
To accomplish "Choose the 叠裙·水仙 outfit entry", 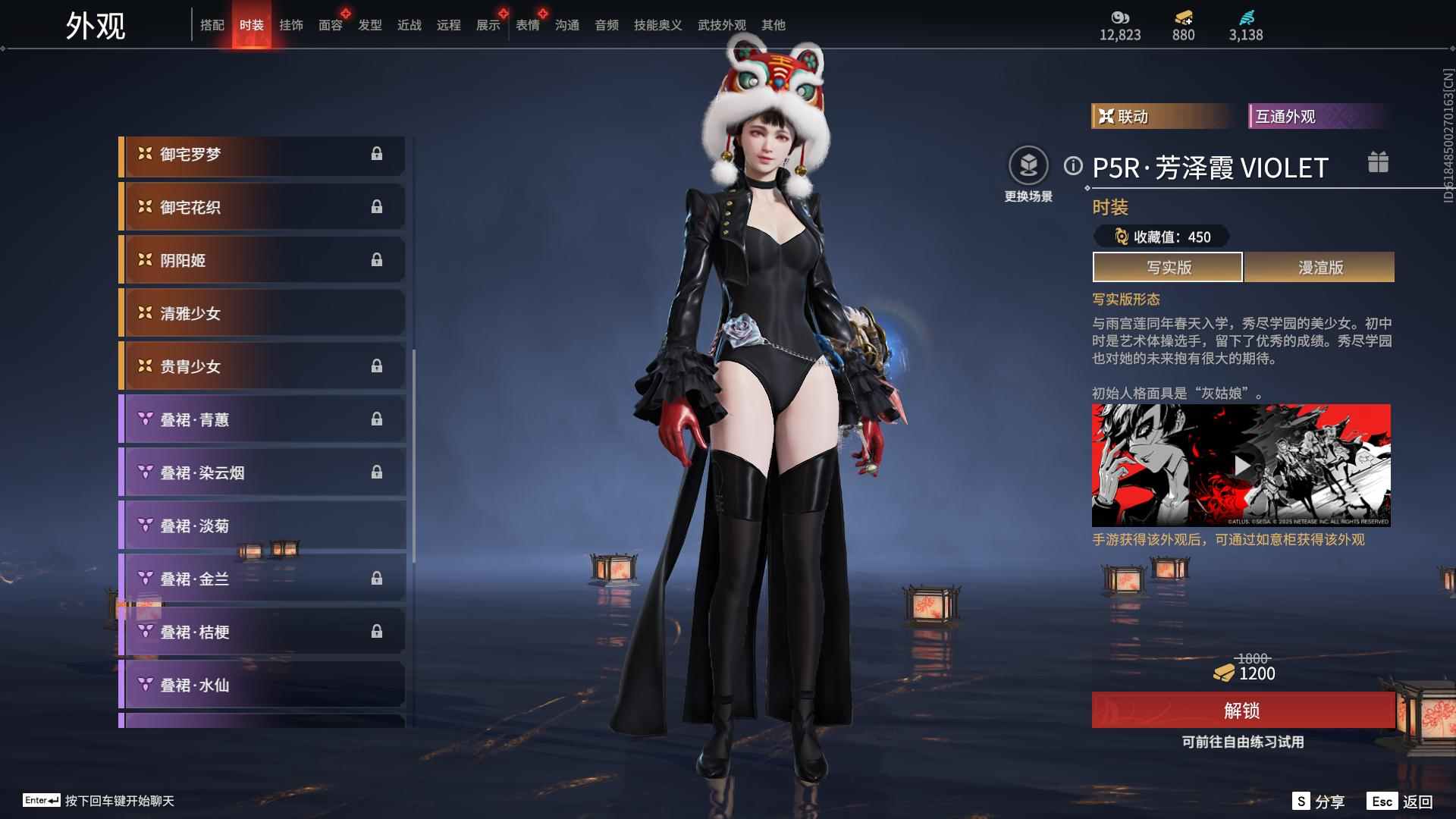I will pyautogui.click(x=262, y=685).
